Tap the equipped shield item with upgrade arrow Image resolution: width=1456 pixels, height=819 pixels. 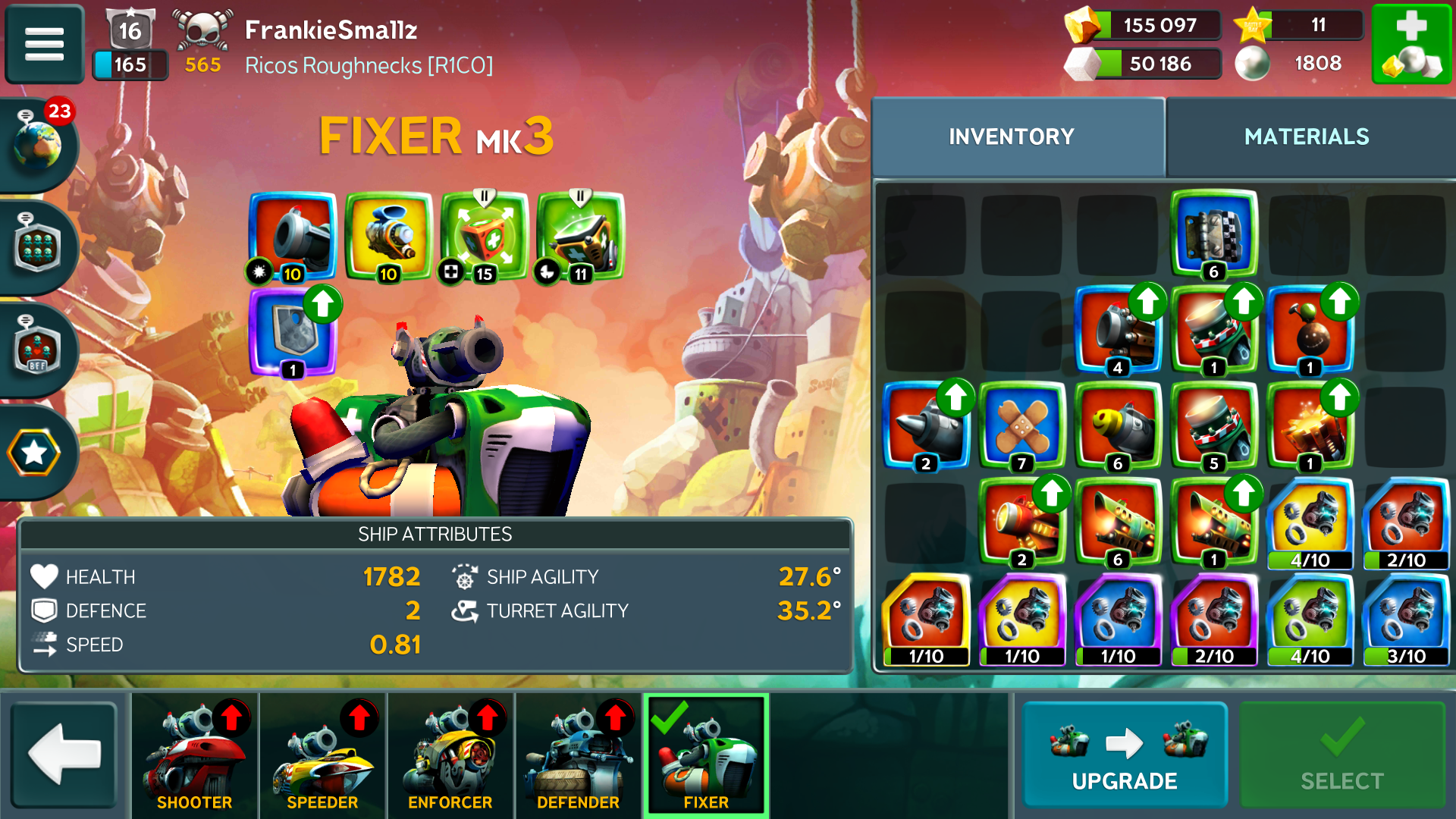pyautogui.click(x=293, y=332)
